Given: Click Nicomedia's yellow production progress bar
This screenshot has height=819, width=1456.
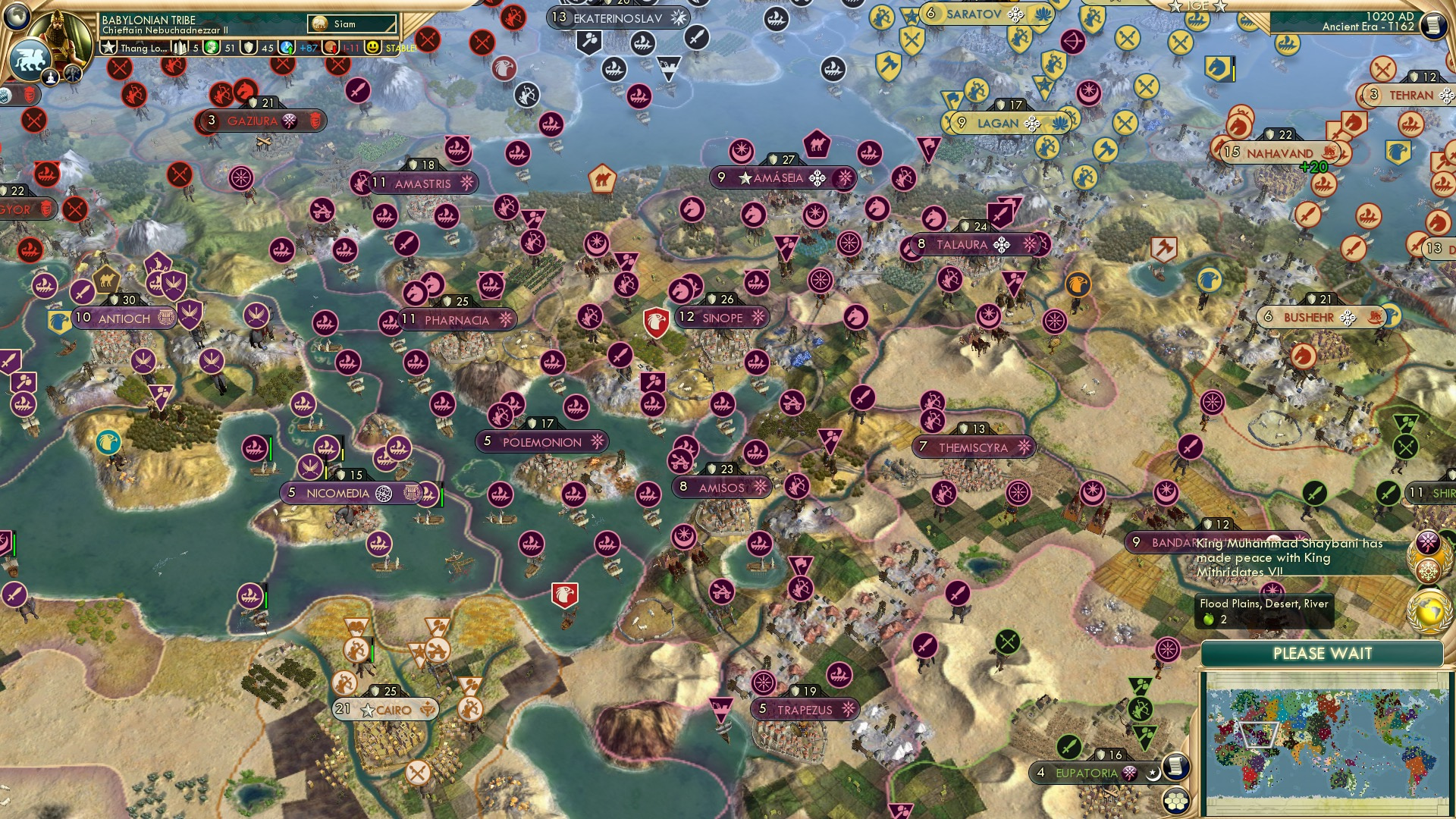Looking at the screenshot, I should (x=326, y=473).
